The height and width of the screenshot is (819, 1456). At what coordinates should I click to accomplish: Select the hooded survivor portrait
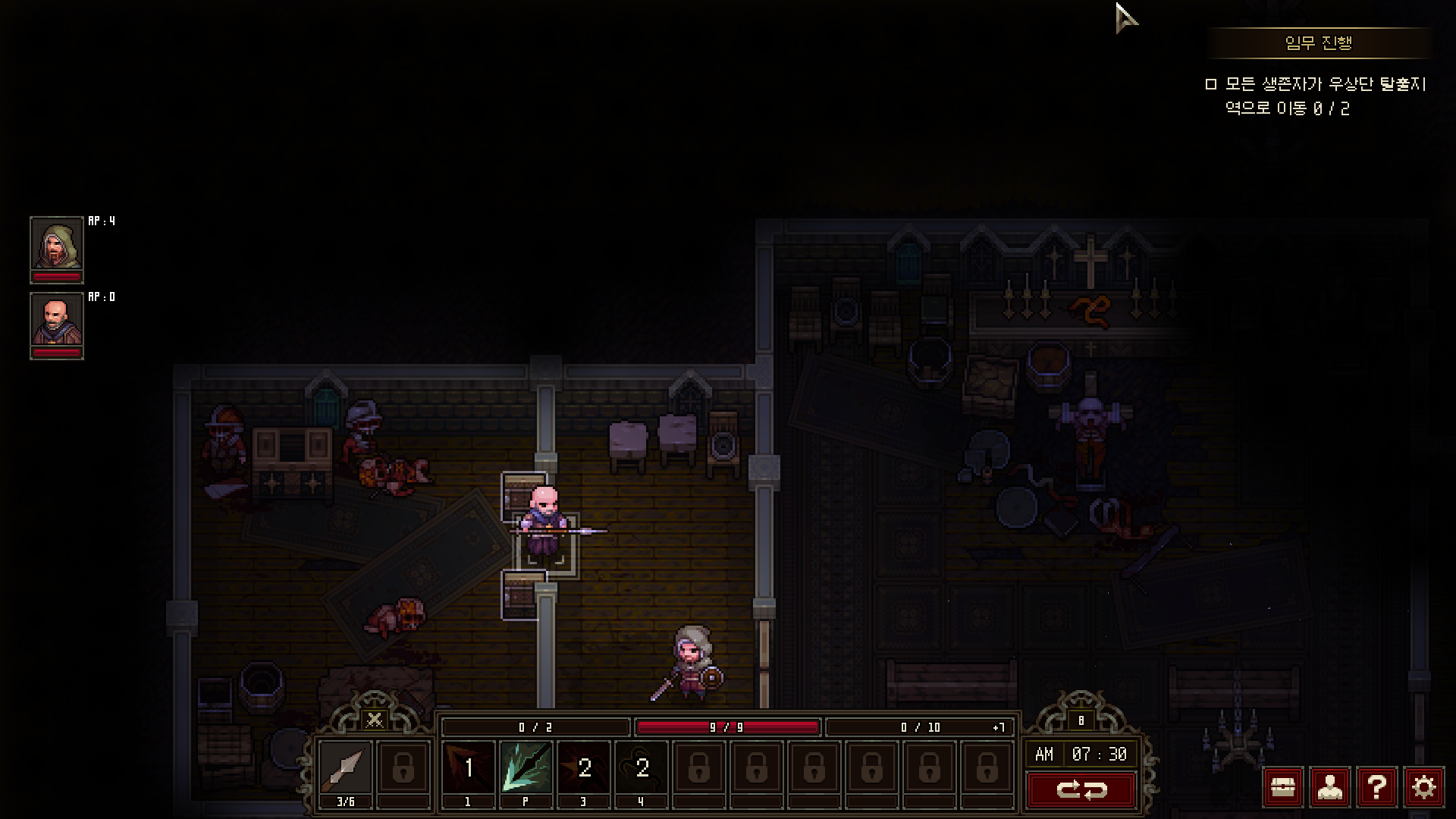[x=57, y=244]
